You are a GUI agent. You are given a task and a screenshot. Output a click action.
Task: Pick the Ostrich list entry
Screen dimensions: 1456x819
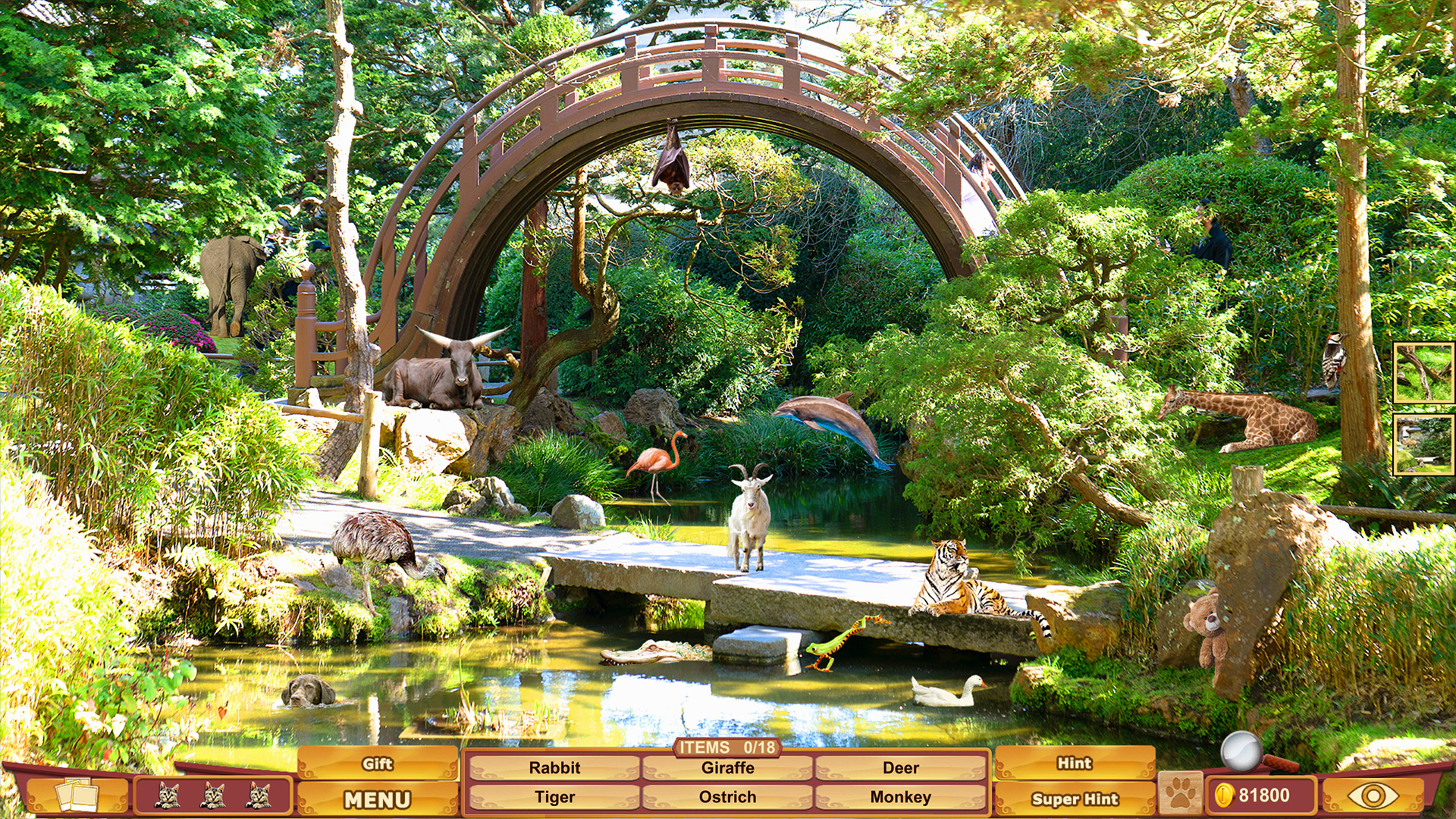(x=727, y=797)
